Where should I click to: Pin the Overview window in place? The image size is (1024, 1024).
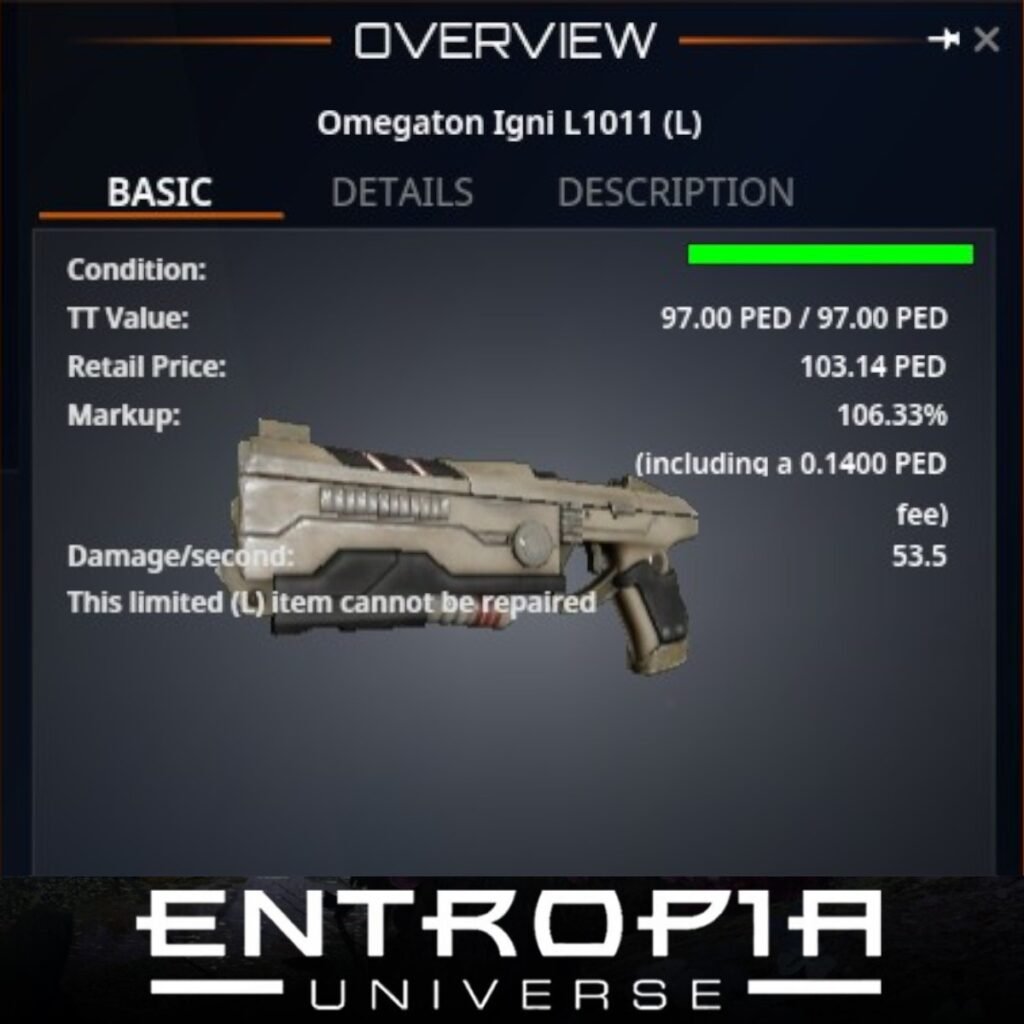pos(943,40)
